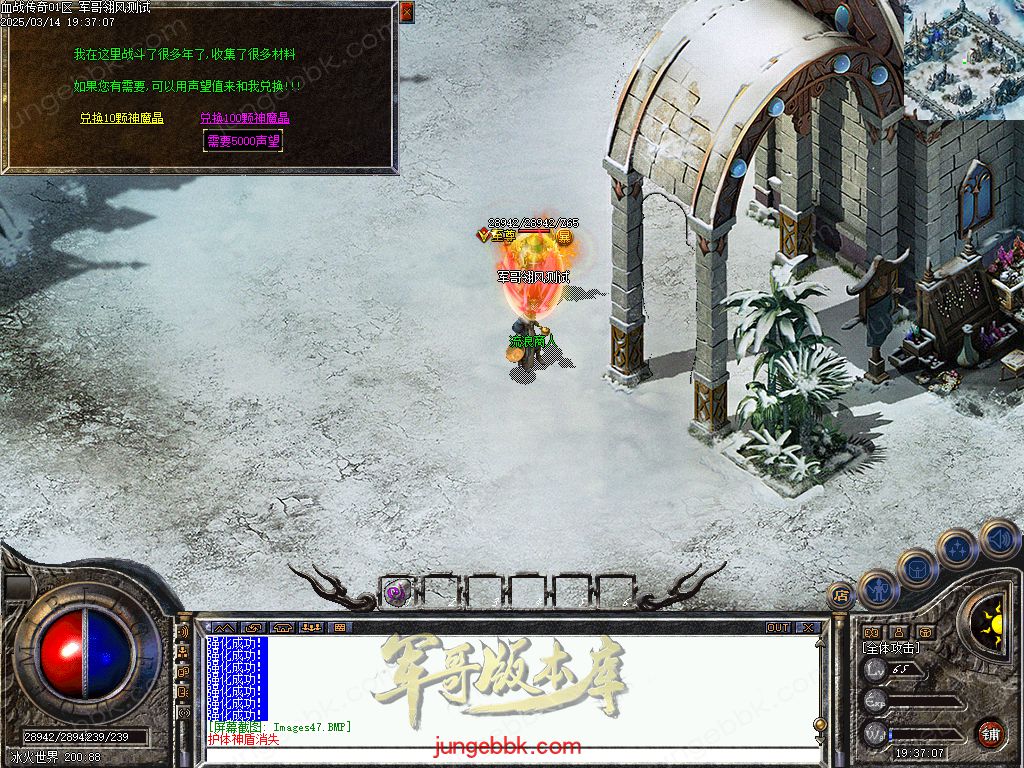1024x768 pixels.
Task: Choose the 兑换10颗神魔晶 dialogue option
Action: click(122, 118)
